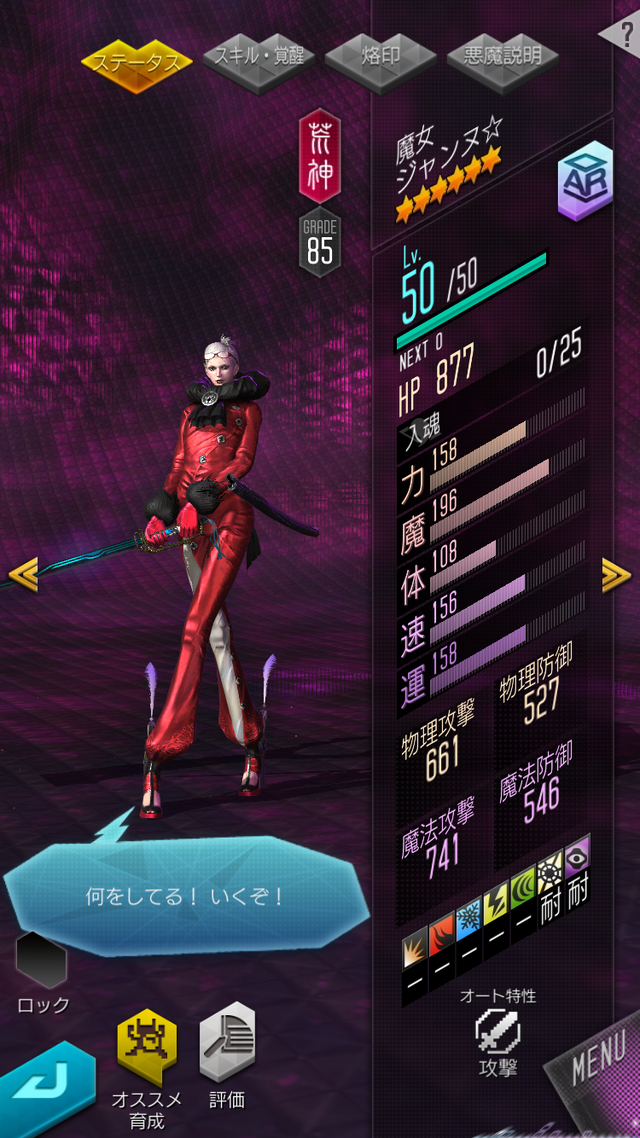Viewport: 640px width, 1138px height.
Task: Switch to the ステータス tab
Action: pos(137,62)
